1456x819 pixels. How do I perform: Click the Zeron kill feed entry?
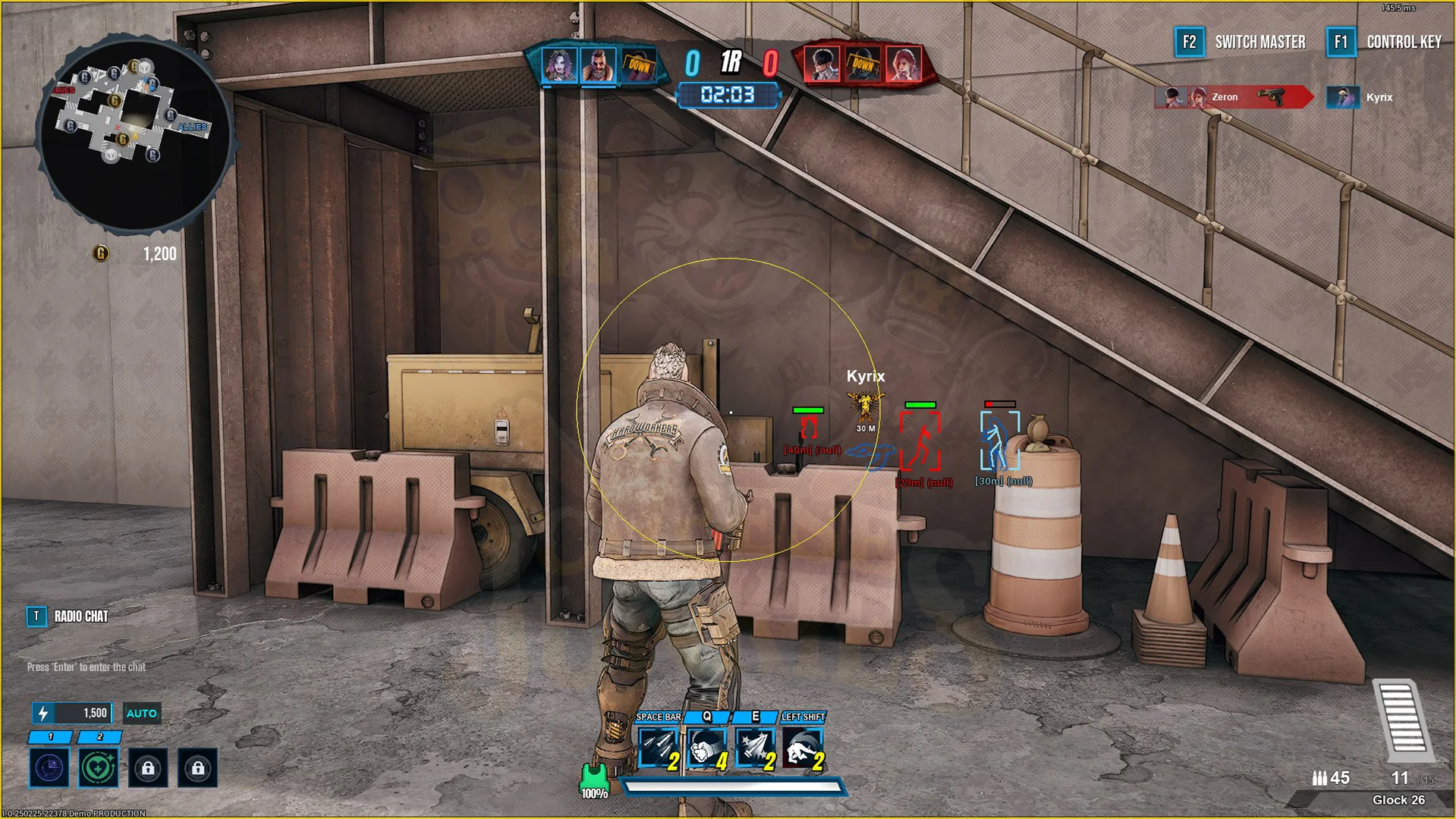(1233, 97)
